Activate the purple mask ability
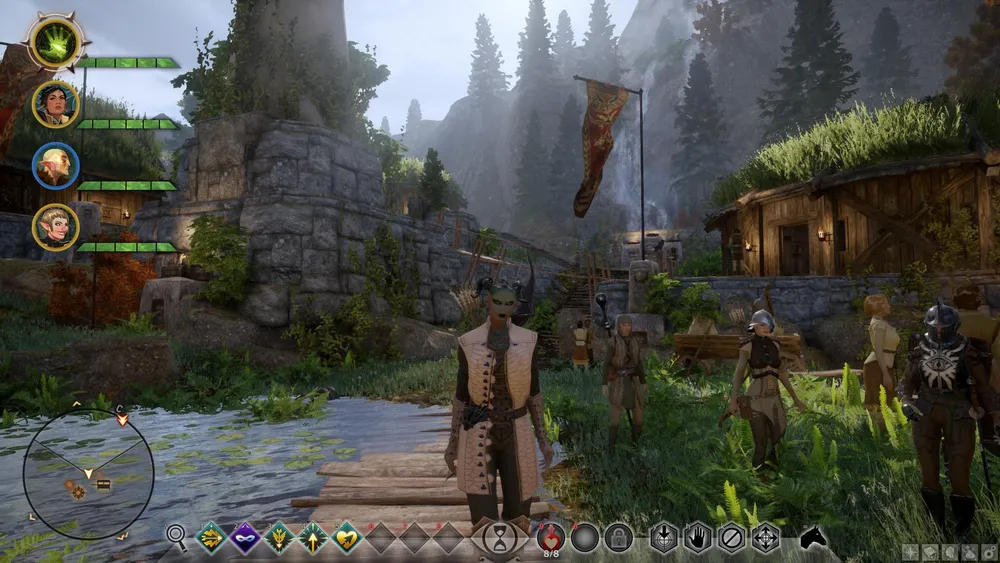Viewport: 1000px width, 563px height. (245, 538)
